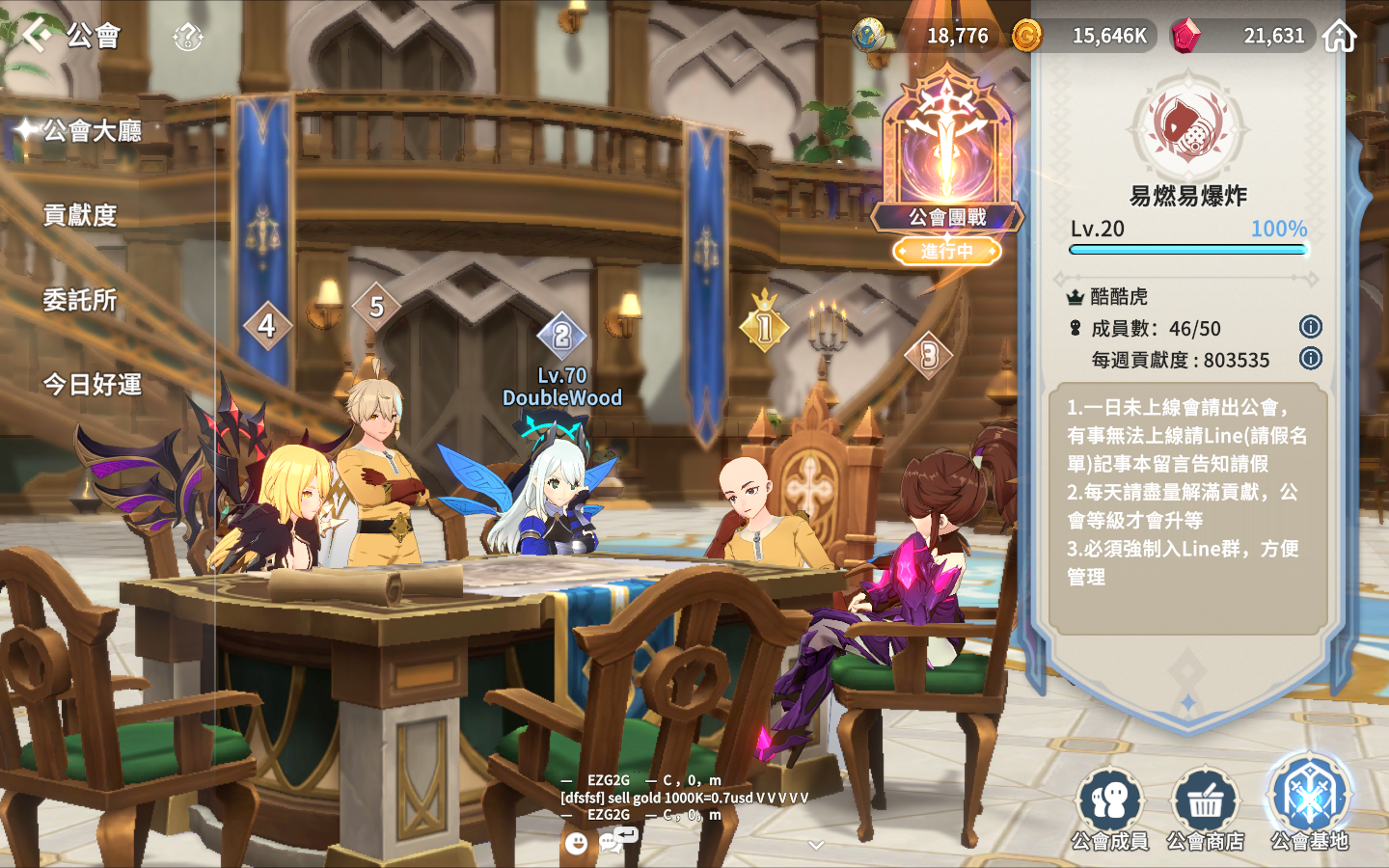
Task: Collapse the chat with the down arrow
Action: coord(816,846)
